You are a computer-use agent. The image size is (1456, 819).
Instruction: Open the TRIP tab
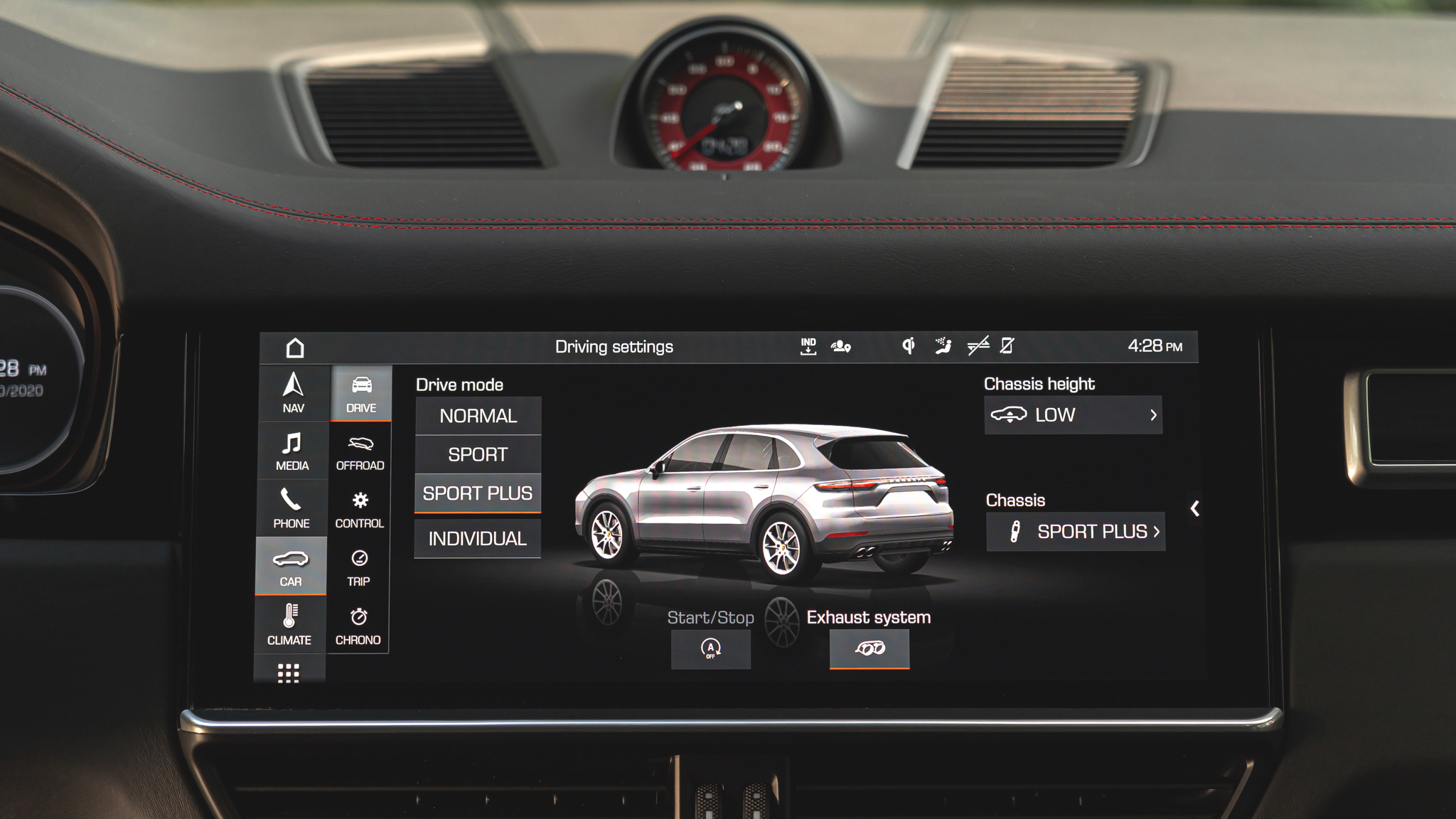359,567
